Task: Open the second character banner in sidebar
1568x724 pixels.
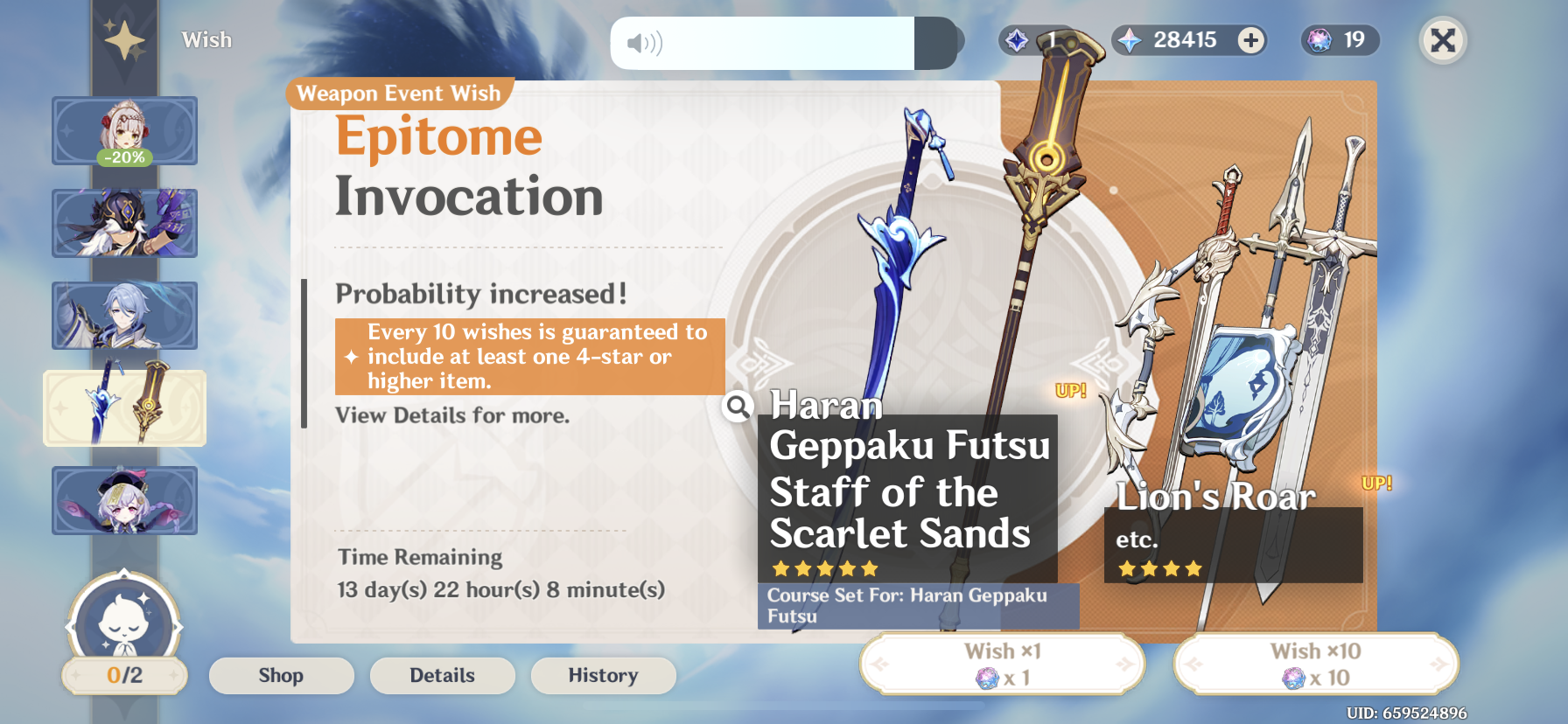Action: 124,224
